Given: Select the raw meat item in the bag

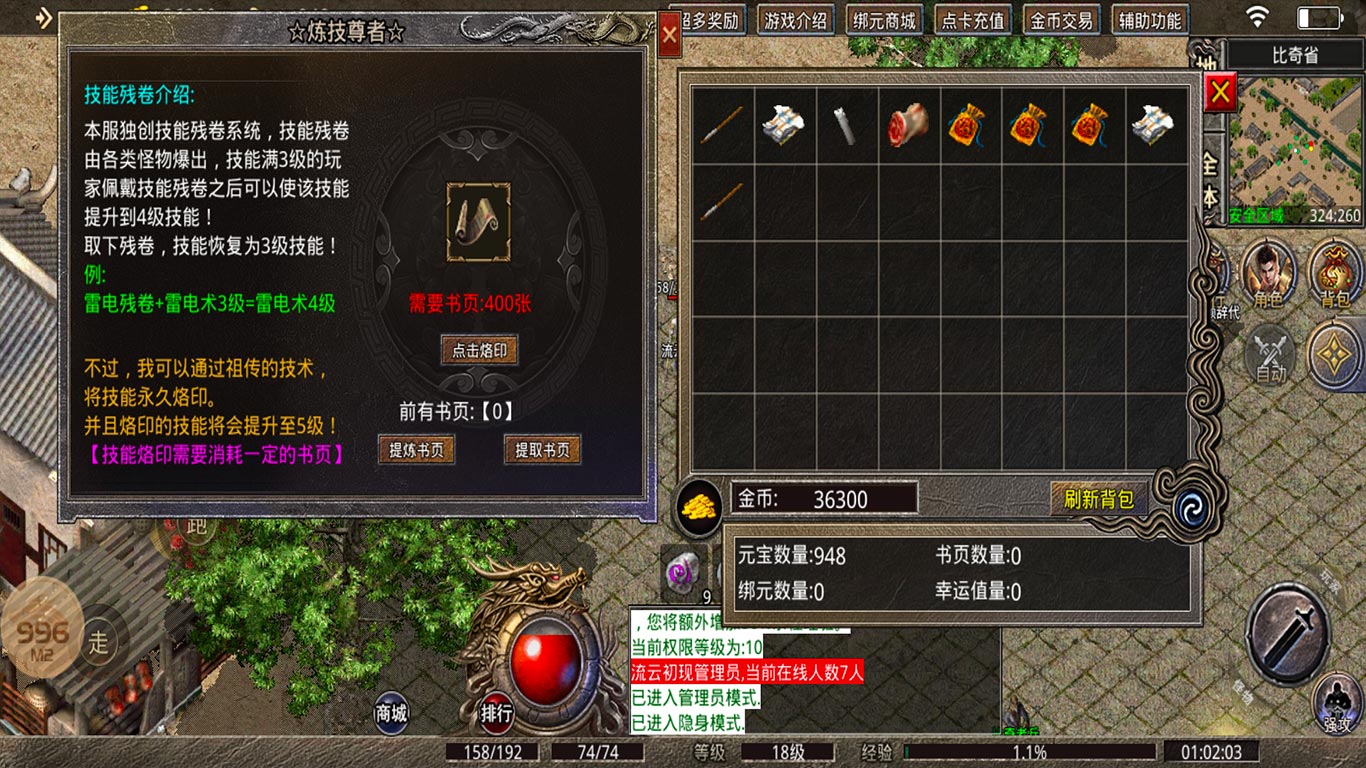Looking at the screenshot, I should click(x=909, y=126).
